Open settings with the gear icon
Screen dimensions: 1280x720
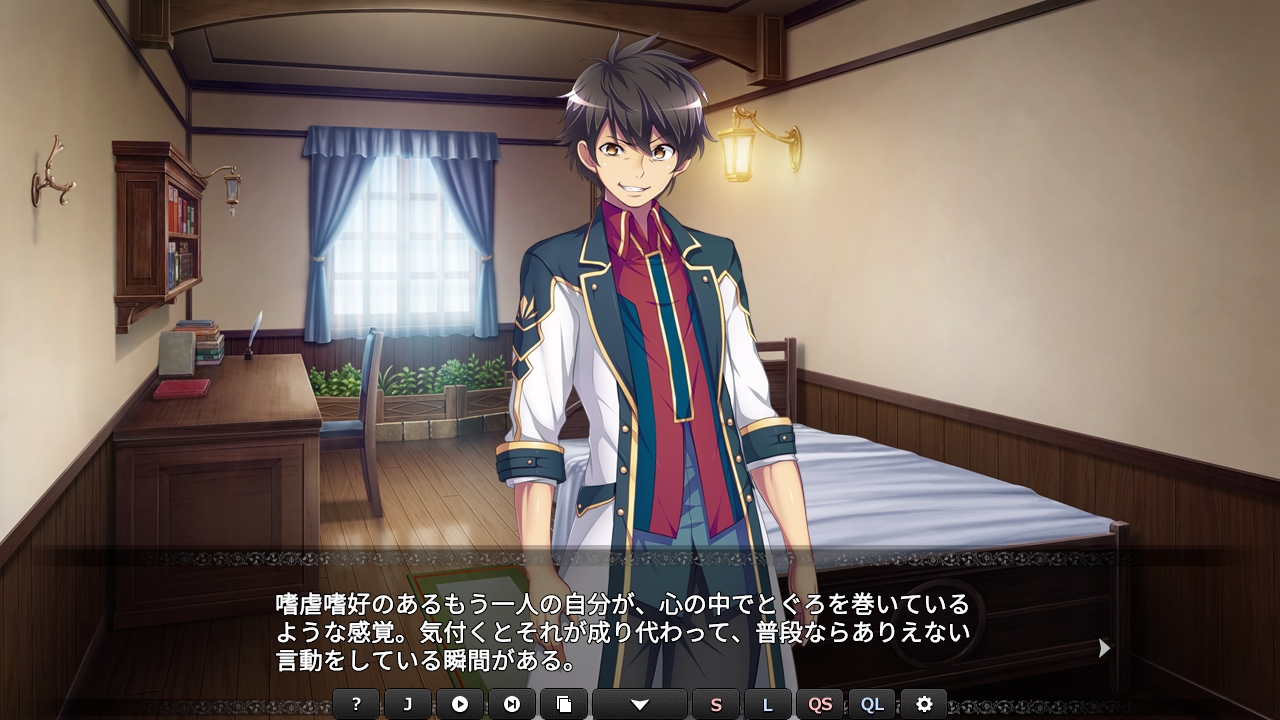[924, 704]
